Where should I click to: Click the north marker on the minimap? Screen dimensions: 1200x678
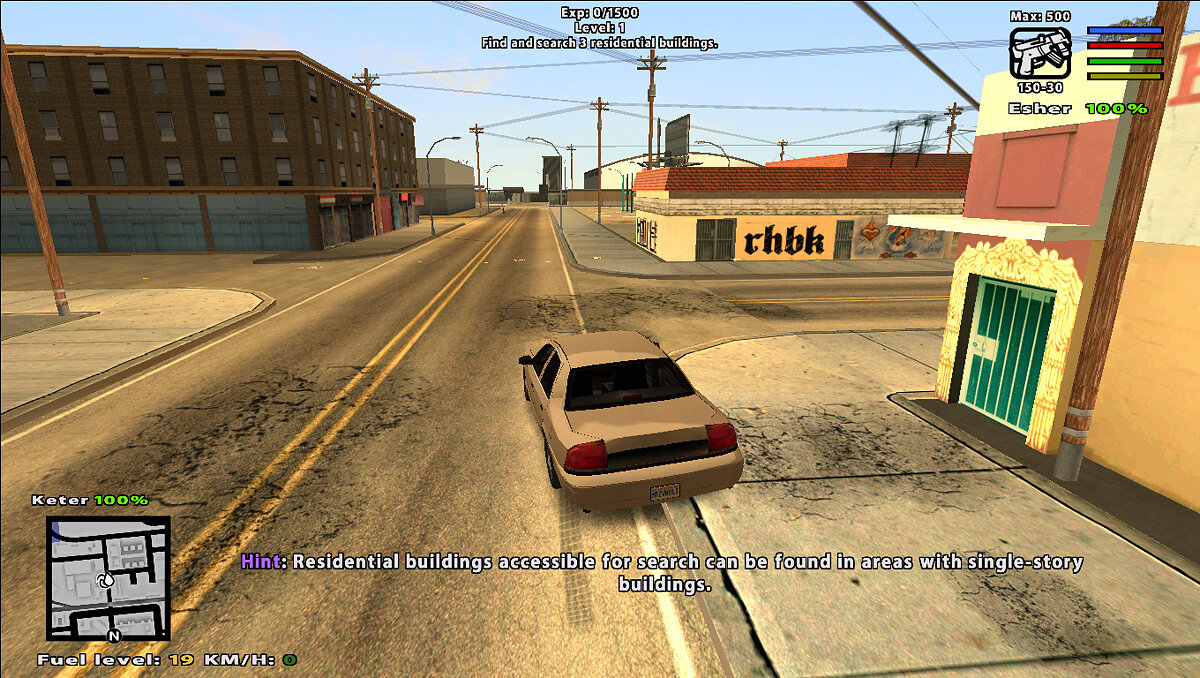click(x=114, y=634)
